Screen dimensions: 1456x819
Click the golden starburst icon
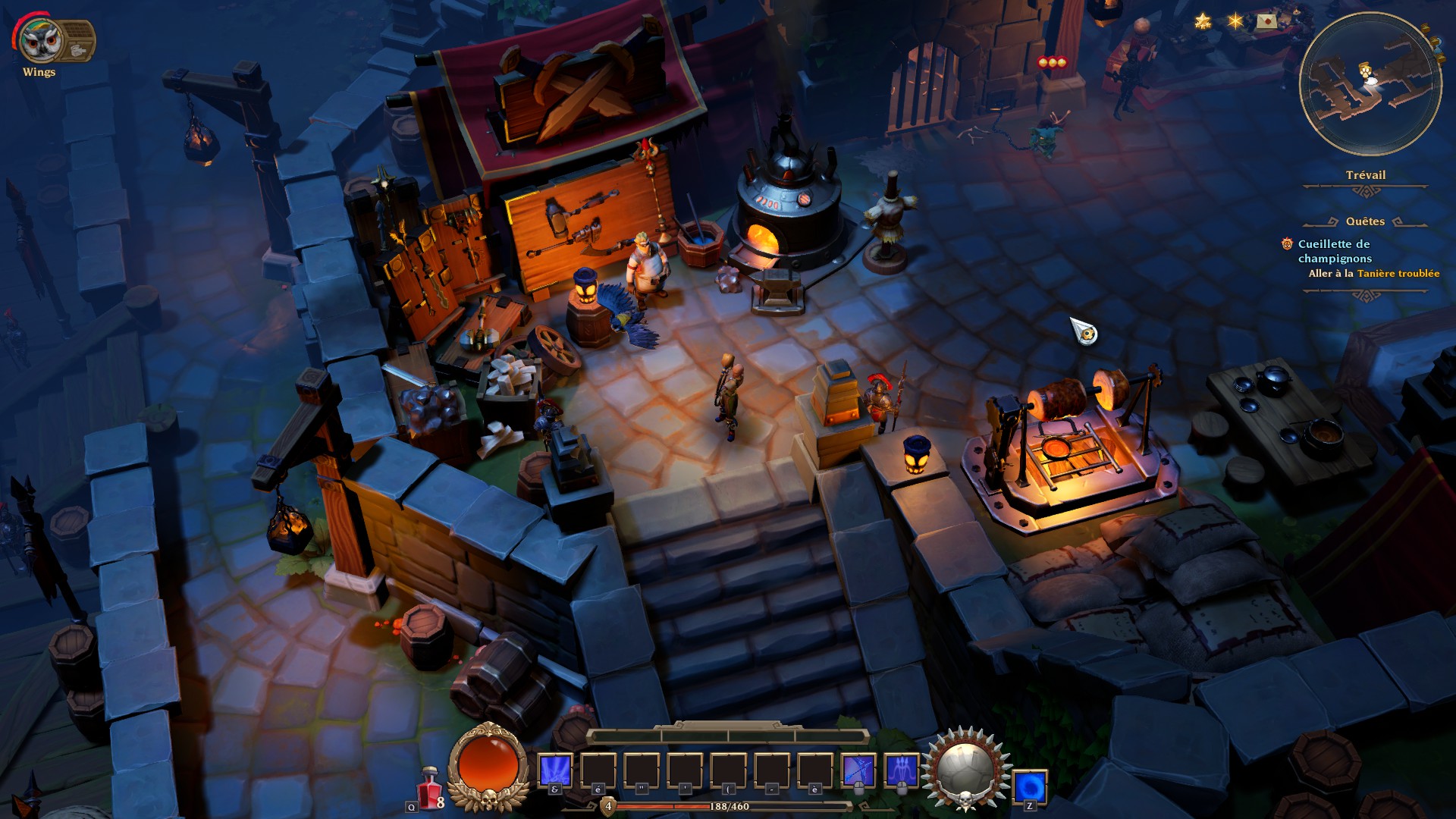(1235, 21)
